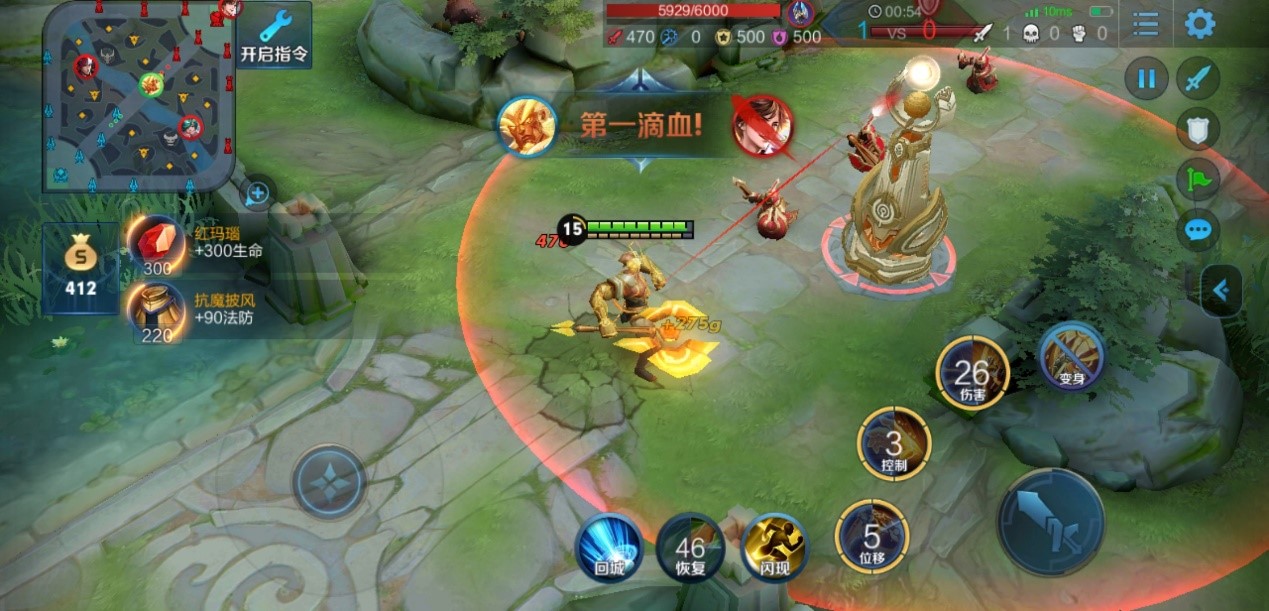
Task: Hit the basic attack sword button
Action: coord(1050,521)
